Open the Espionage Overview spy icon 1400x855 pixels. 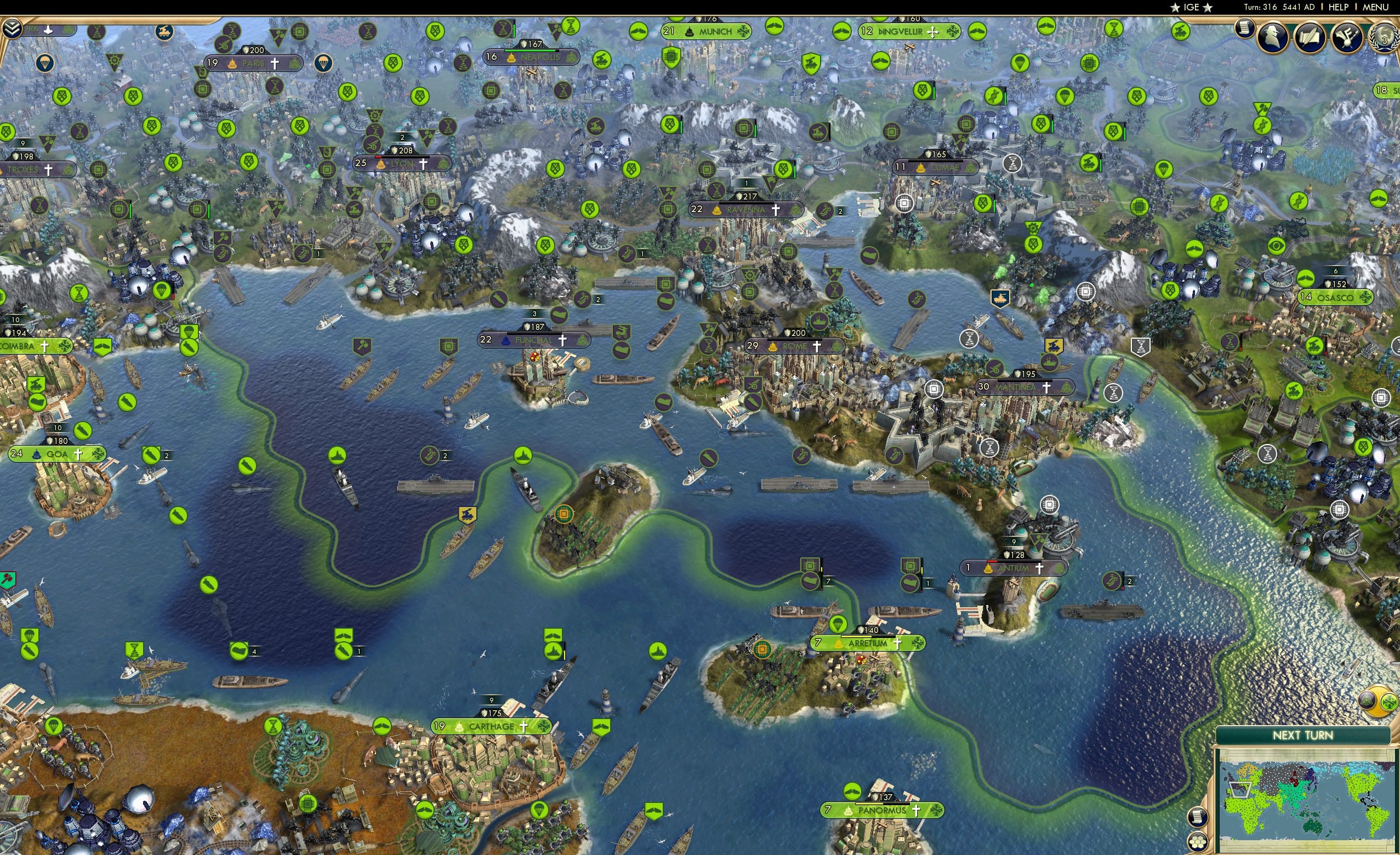[x=1272, y=35]
